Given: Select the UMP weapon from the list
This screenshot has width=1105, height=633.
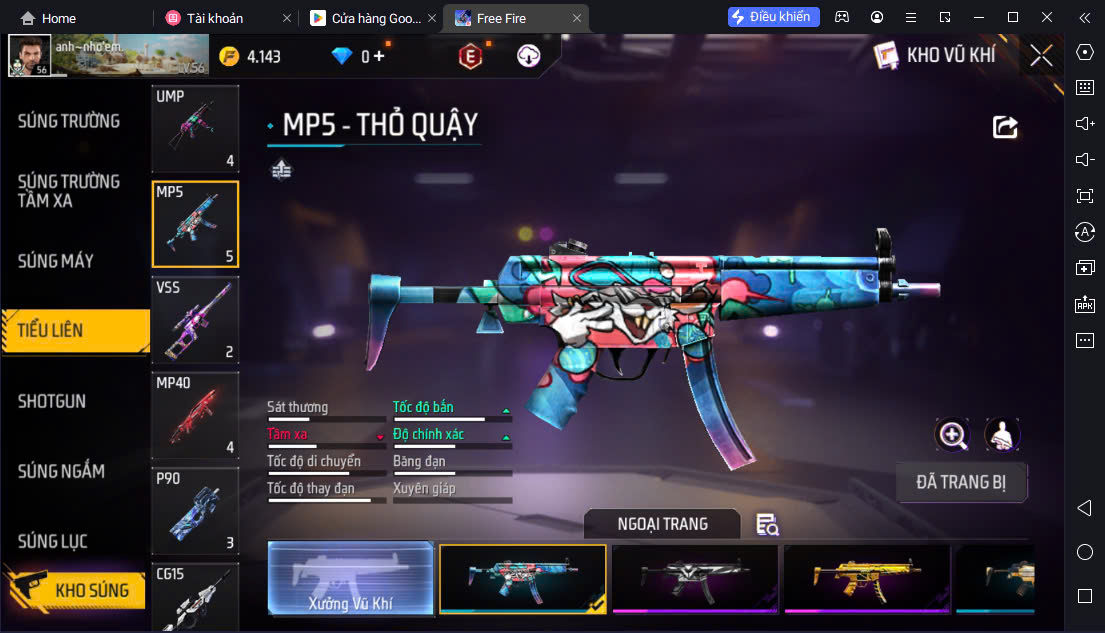Looking at the screenshot, I should click(x=195, y=128).
